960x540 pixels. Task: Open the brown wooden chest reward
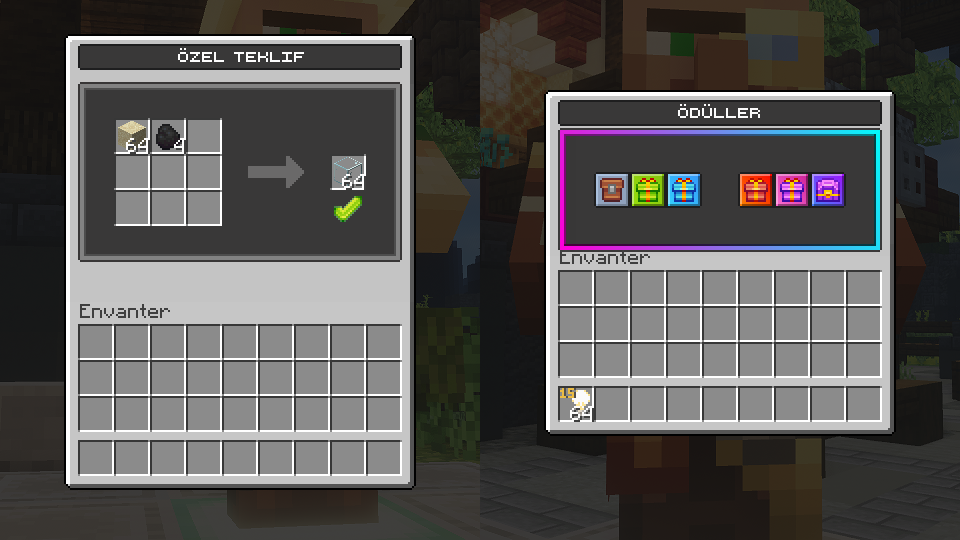[612, 190]
